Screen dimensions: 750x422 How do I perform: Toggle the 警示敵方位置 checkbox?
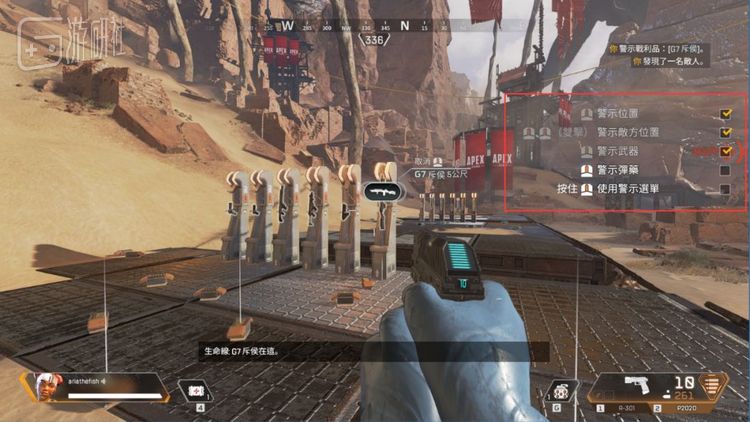tap(726, 132)
